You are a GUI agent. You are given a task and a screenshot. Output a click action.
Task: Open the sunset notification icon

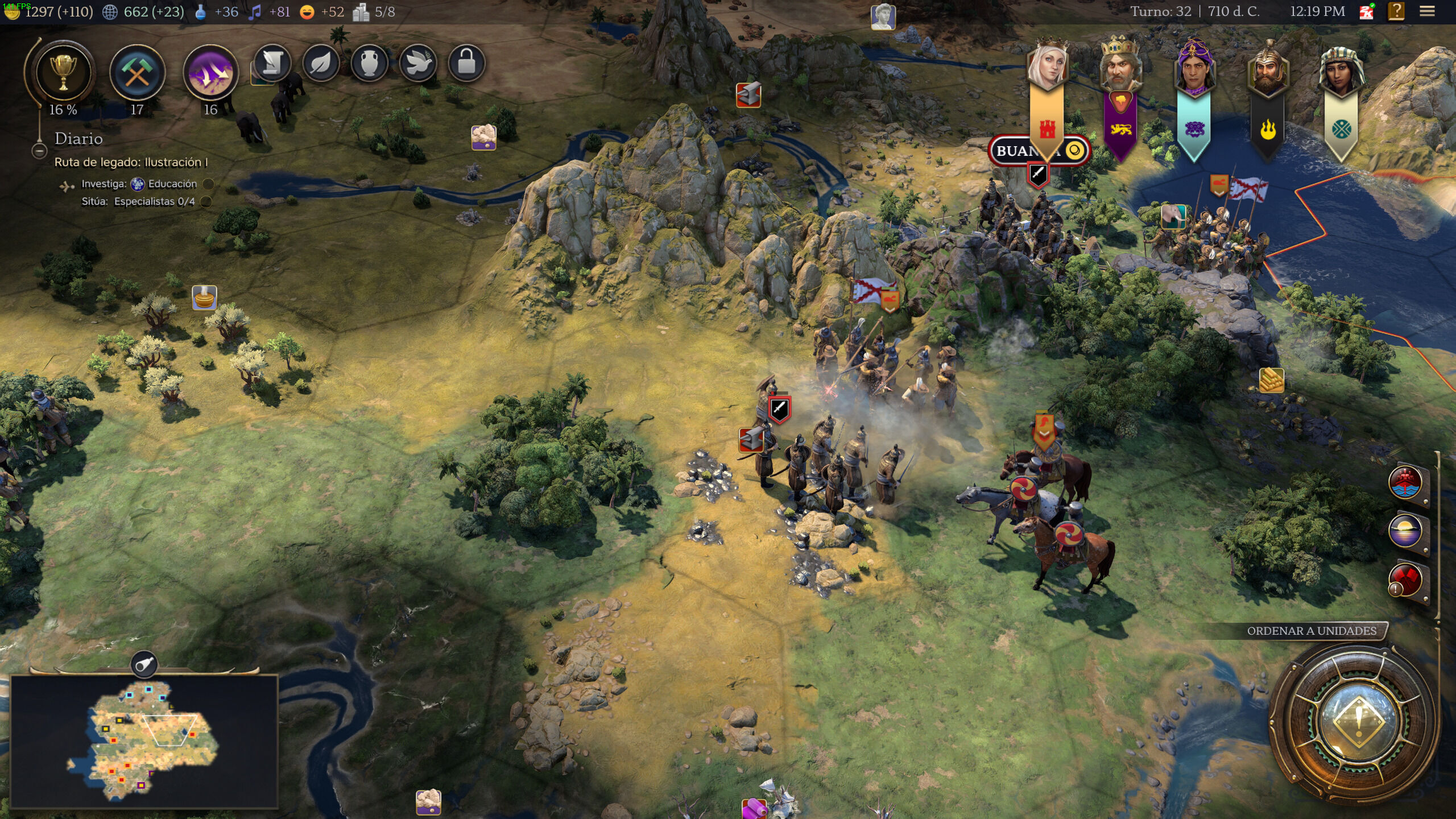pos(1405,531)
